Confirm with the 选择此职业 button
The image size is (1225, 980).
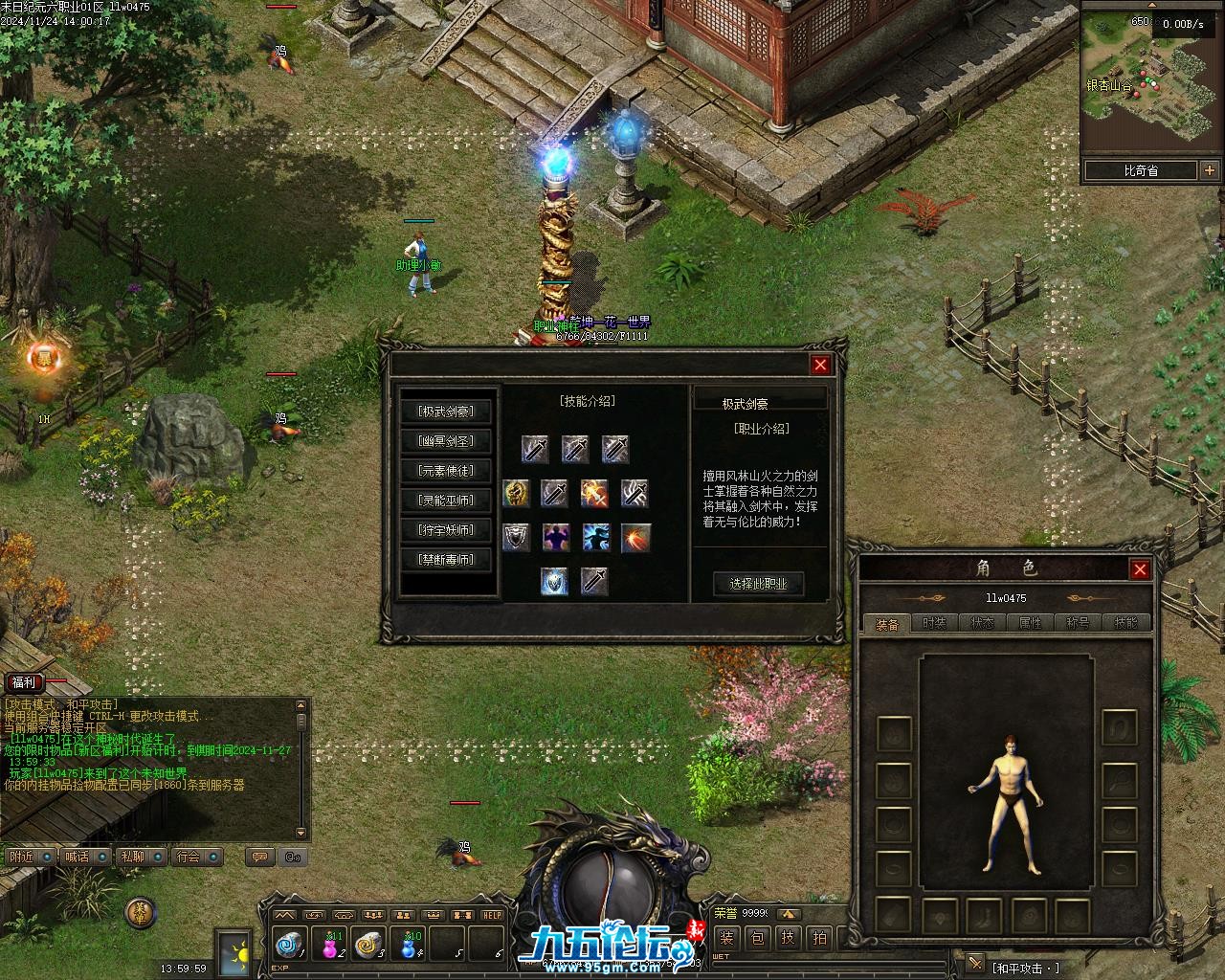click(758, 584)
